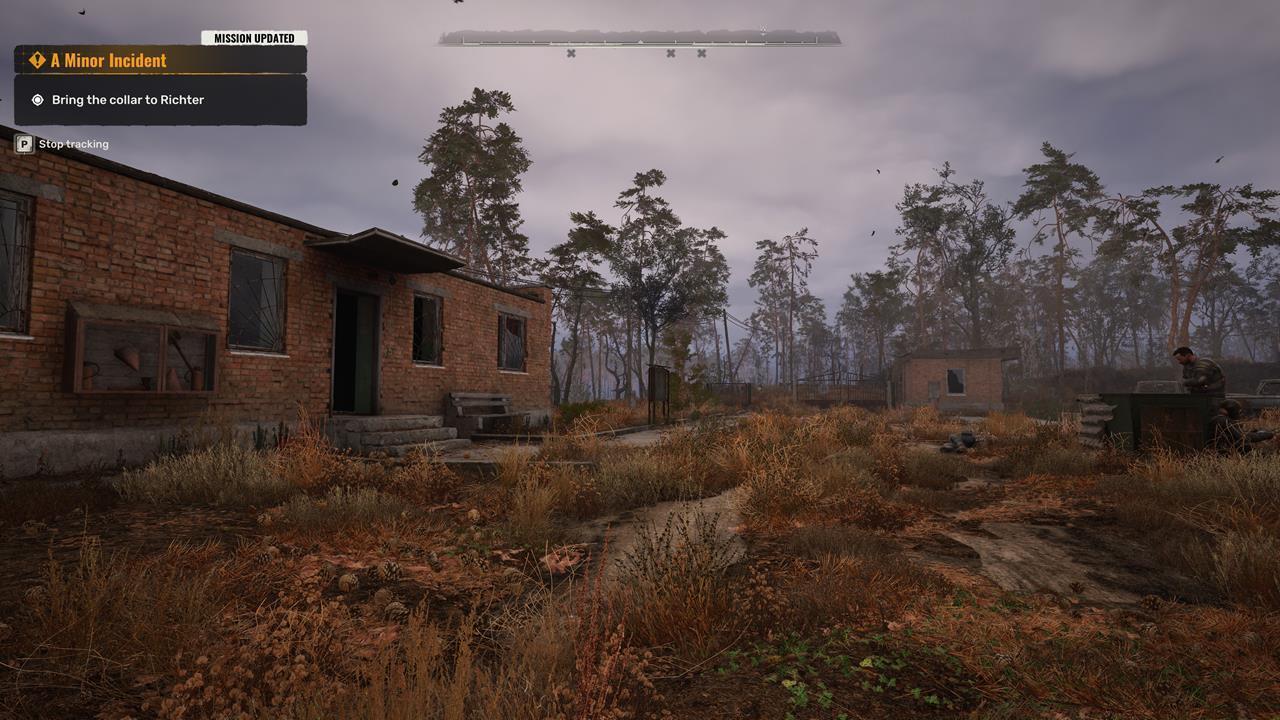Toggle the MISSION UPDATED notification

(253, 37)
